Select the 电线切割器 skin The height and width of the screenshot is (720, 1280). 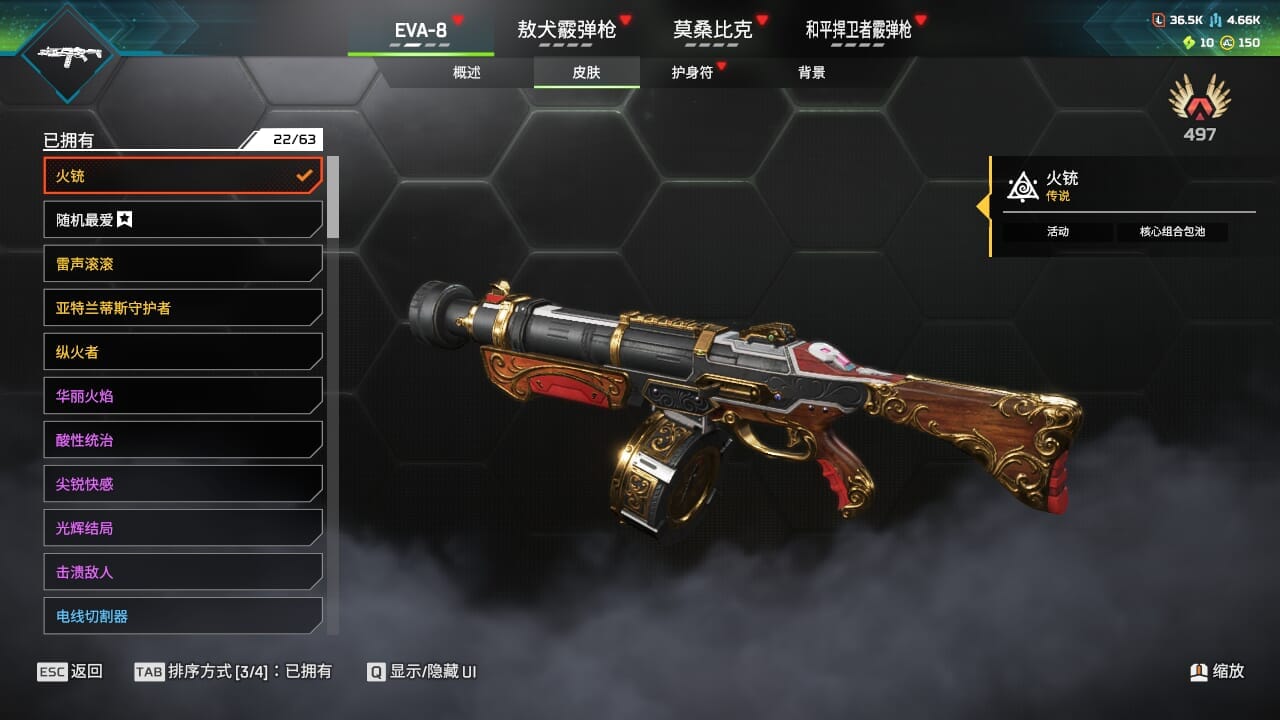[183, 616]
